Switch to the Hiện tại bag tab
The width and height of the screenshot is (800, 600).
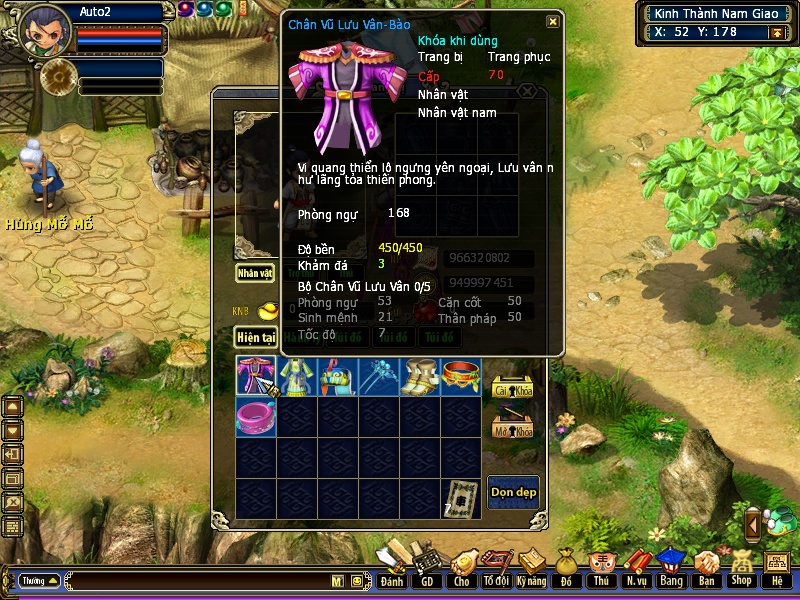[255, 338]
